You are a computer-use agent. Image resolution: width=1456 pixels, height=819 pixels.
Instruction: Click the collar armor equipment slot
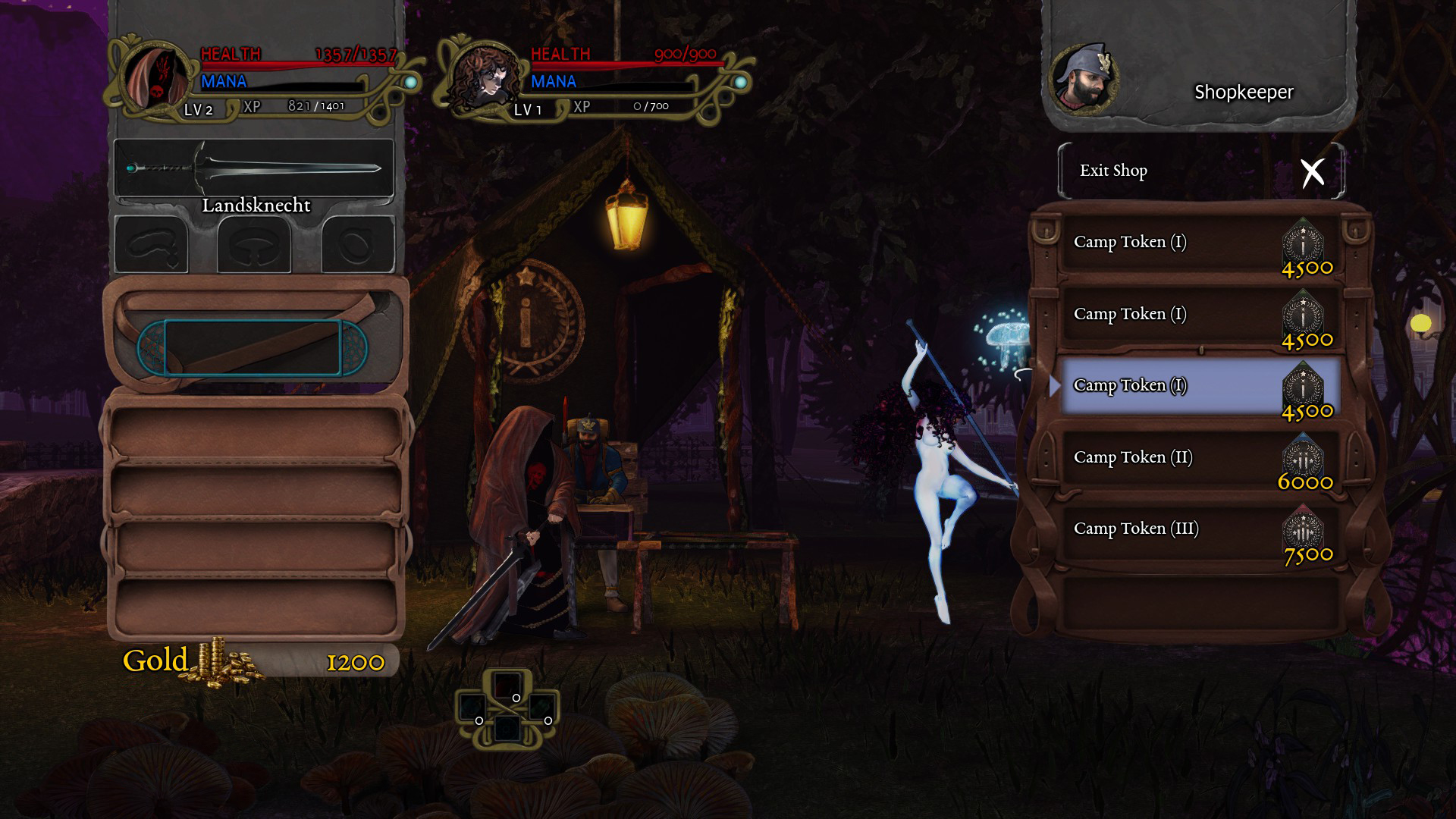pos(254,243)
